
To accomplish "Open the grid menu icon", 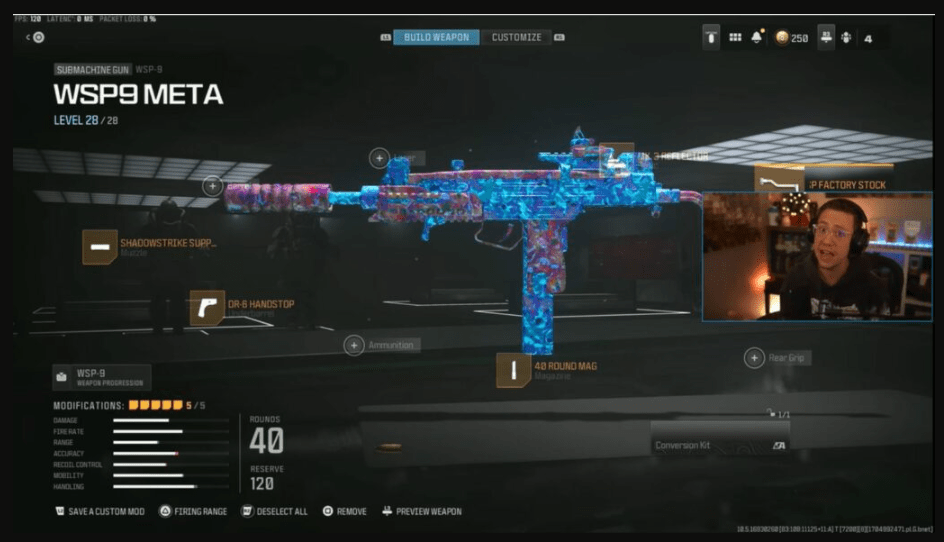I will [735, 37].
